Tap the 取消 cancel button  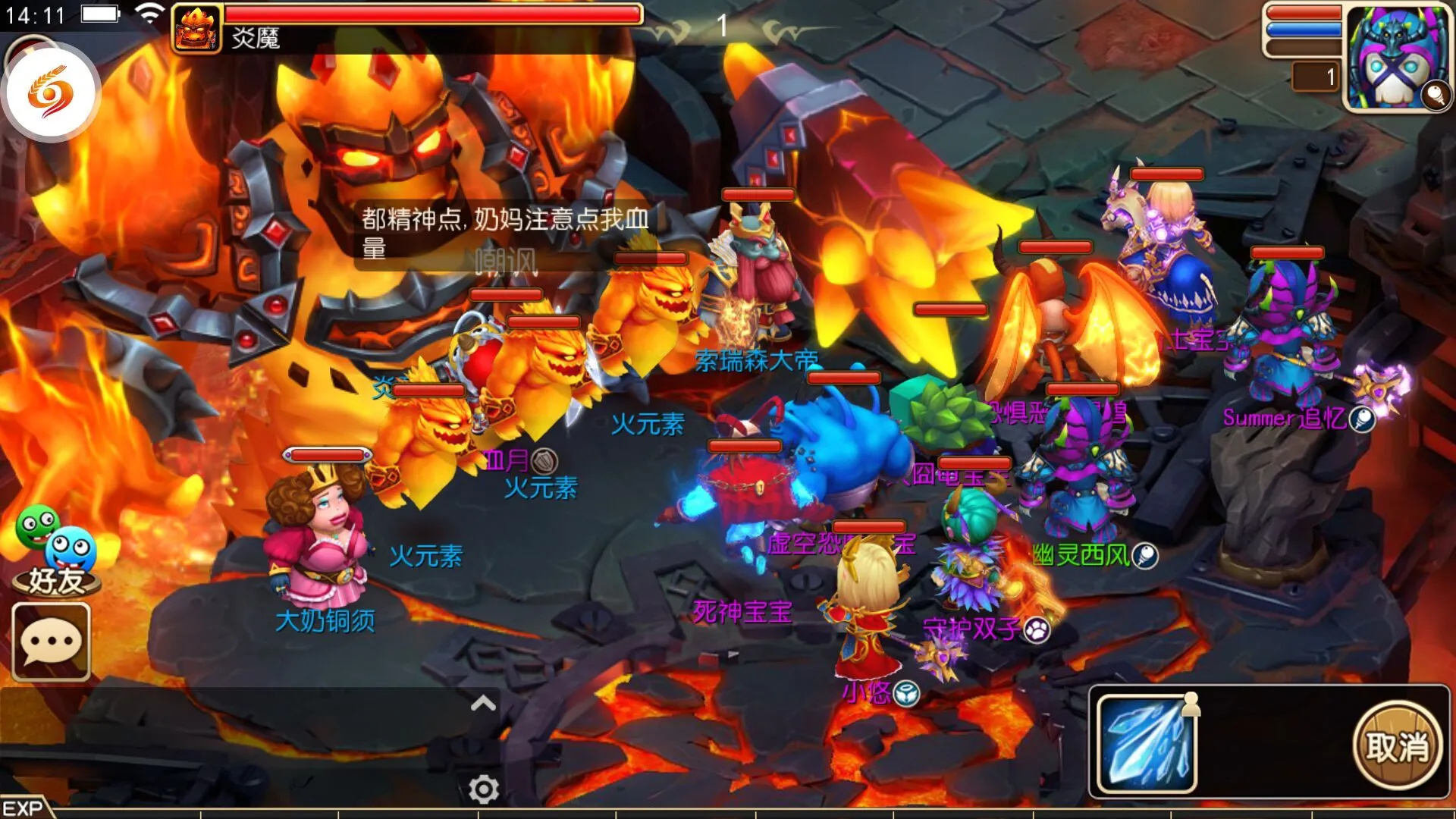point(1397,746)
